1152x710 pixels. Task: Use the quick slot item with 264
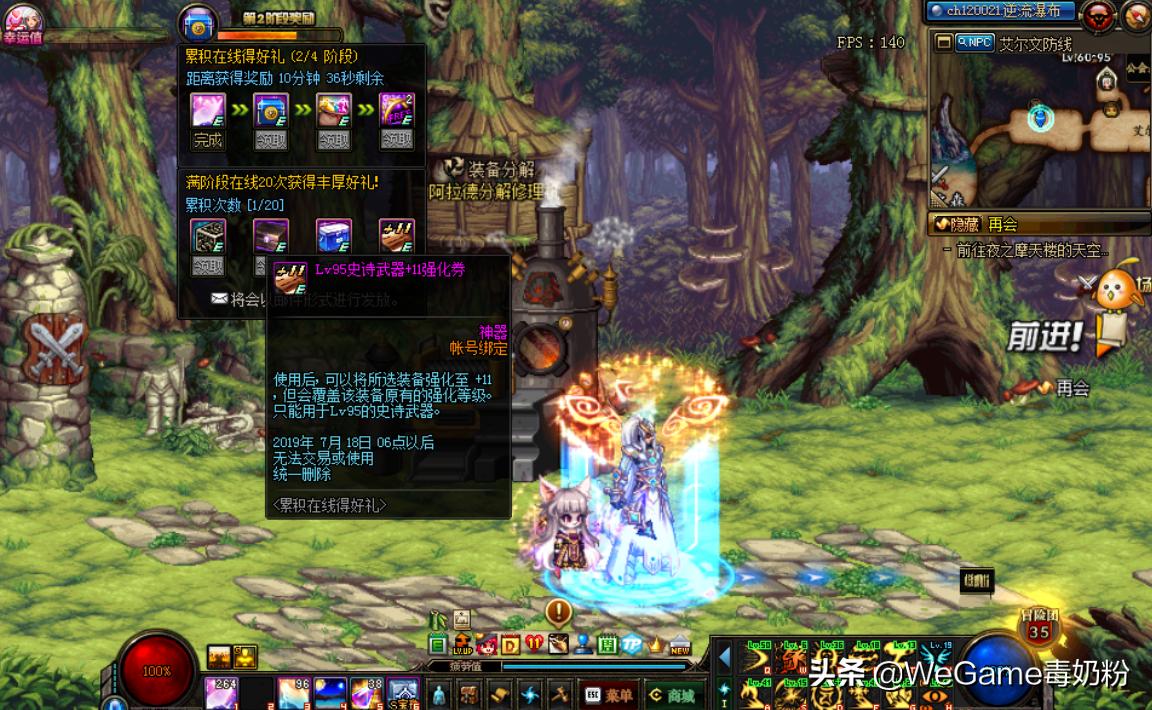[x=221, y=693]
